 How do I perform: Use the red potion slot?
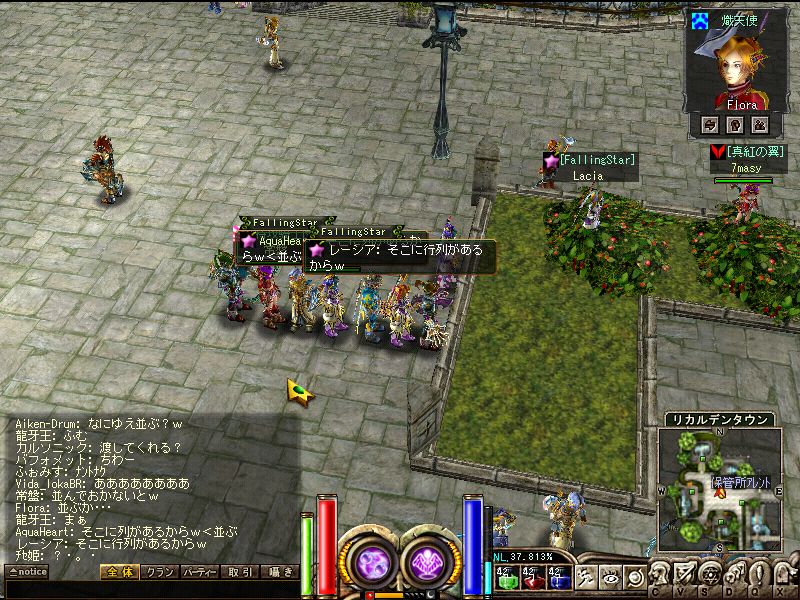[x=532, y=577]
